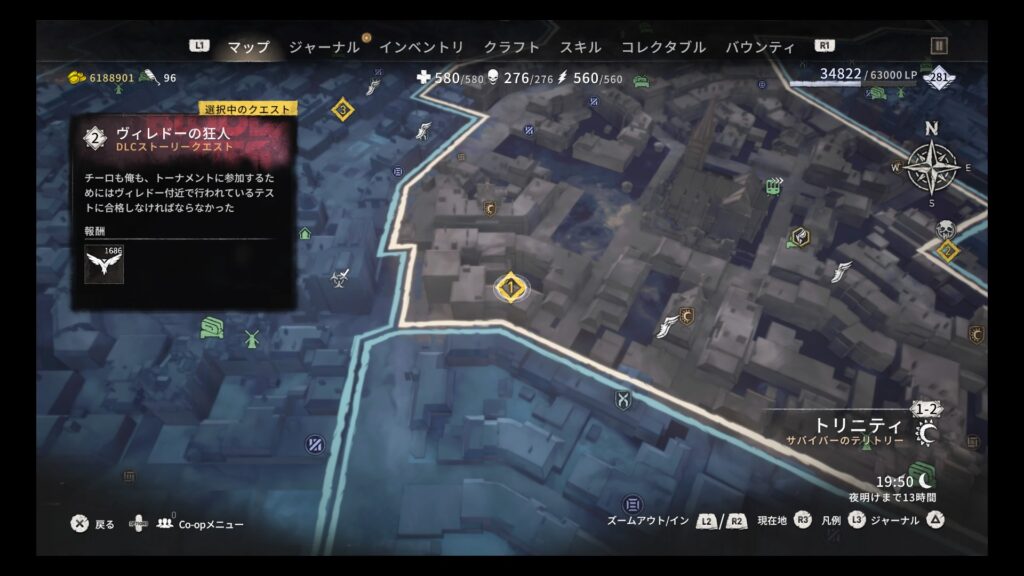This screenshot has height=576, width=1024.
Task: Open the インベントリ tab
Action: click(421, 47)
